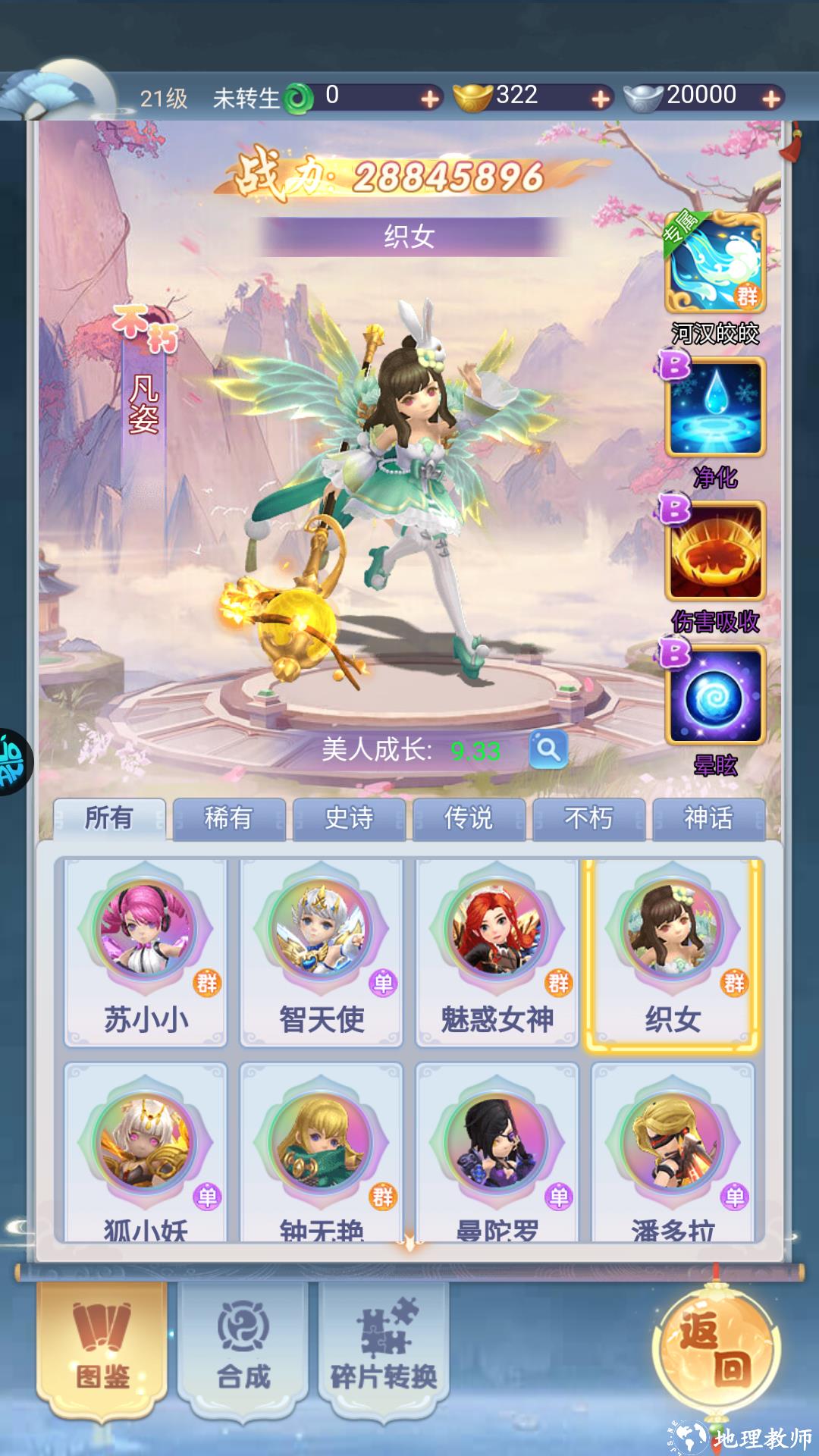Select the 史诗 tab
The image size is (819, 1456).
[x=349, y=818]
